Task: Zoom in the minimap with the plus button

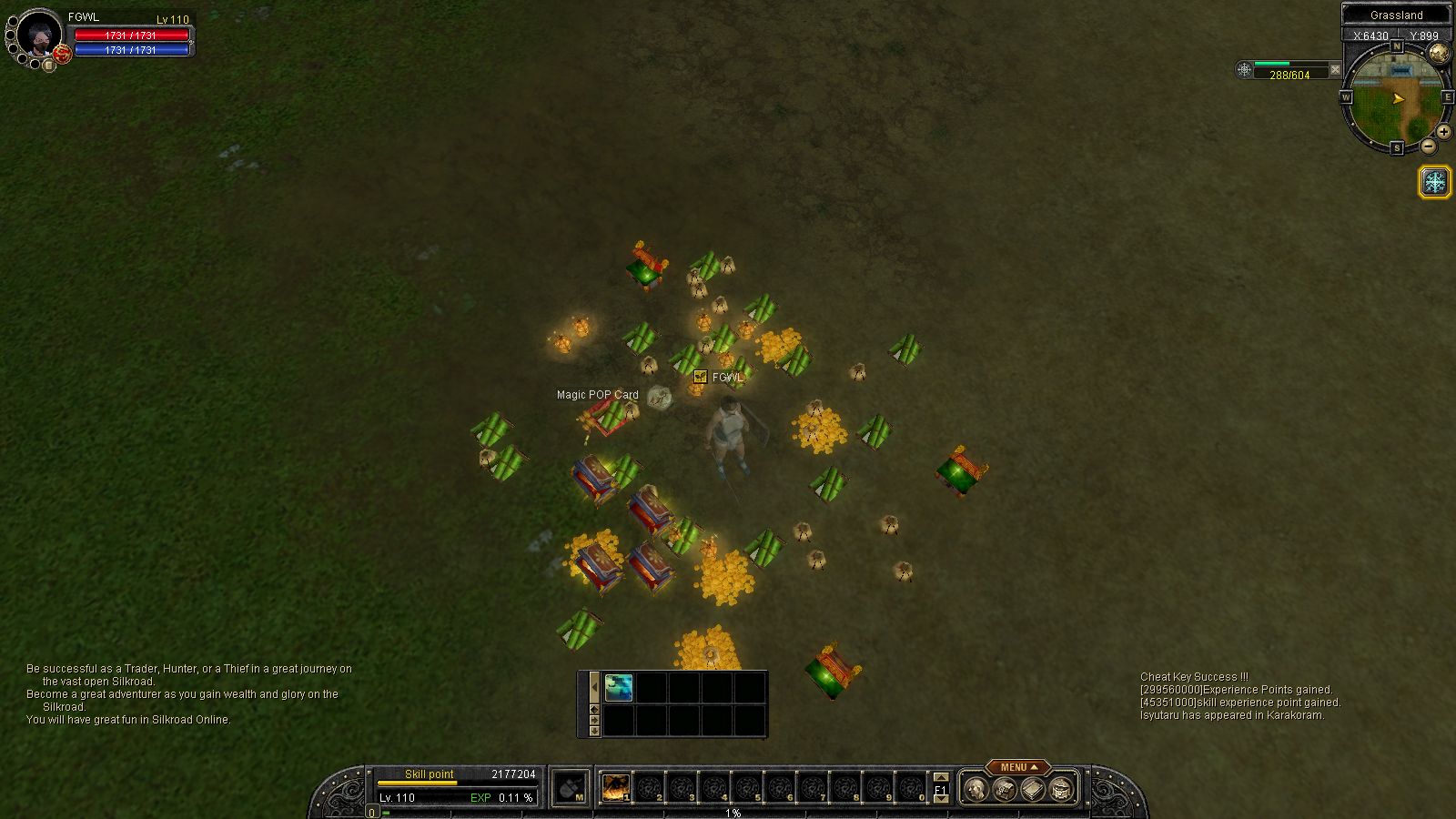Action: pyautogui.click(x=1444, y=132)
